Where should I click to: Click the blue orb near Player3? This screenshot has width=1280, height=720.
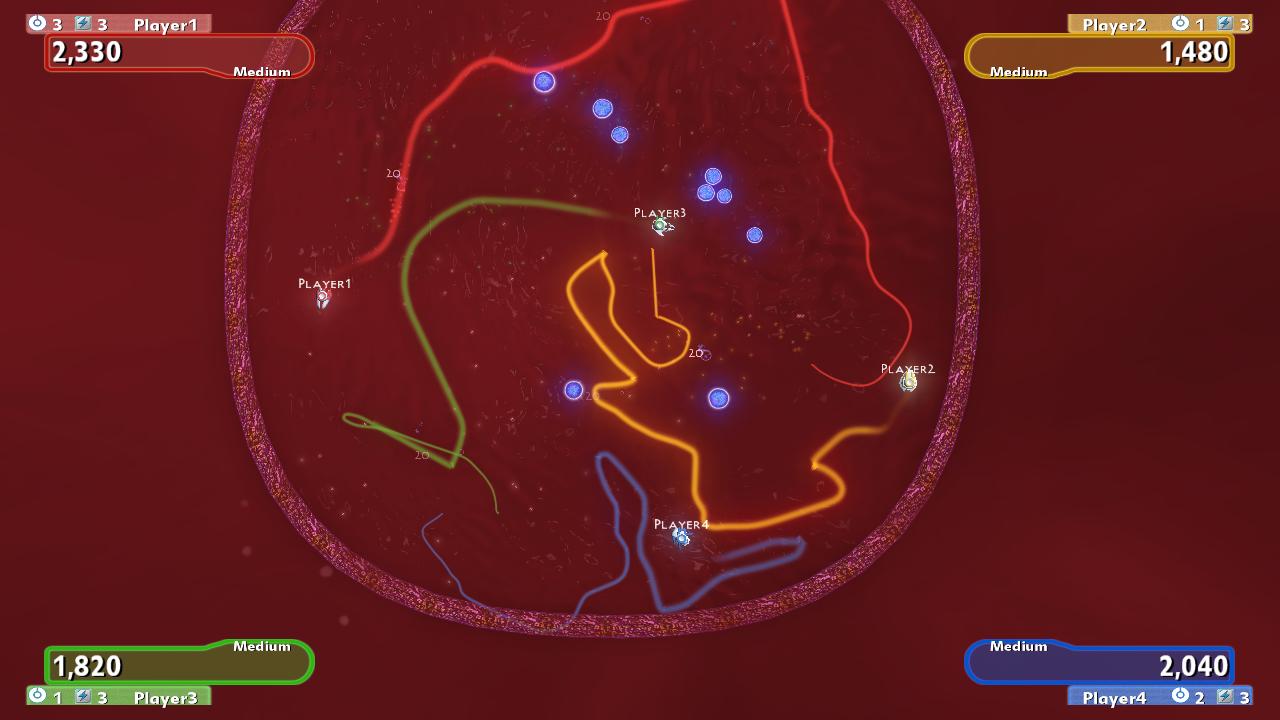(x=753, y=234)
